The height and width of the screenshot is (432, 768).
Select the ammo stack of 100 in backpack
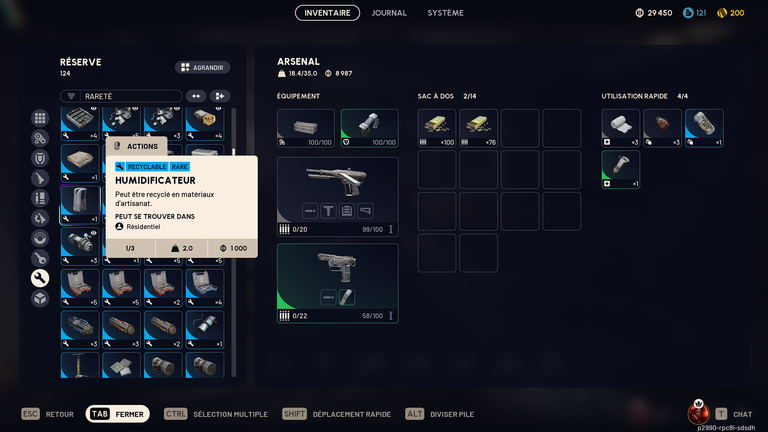pyautogui.click(x=437, y=128)
